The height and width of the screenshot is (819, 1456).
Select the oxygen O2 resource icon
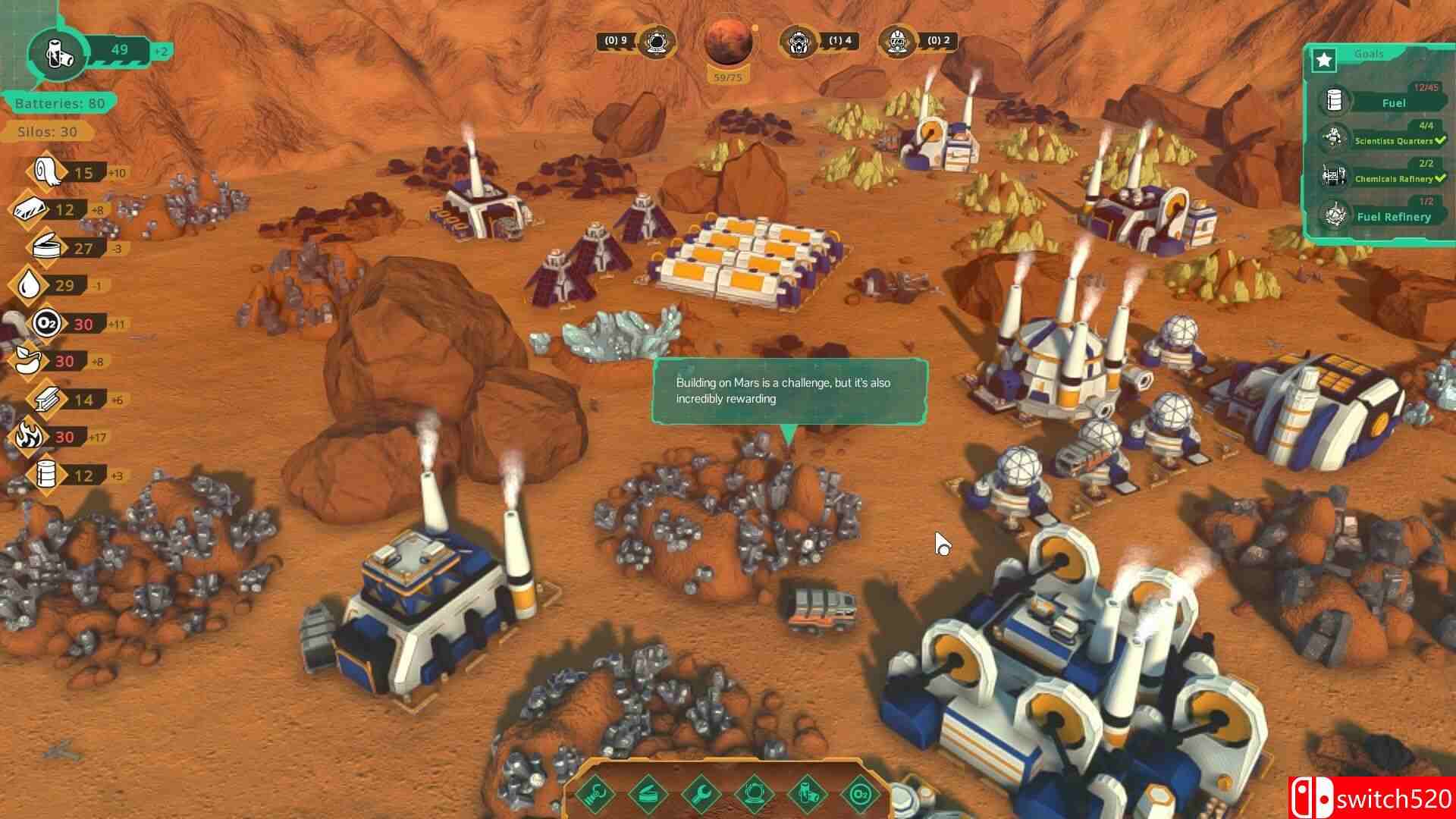point(45,324)
